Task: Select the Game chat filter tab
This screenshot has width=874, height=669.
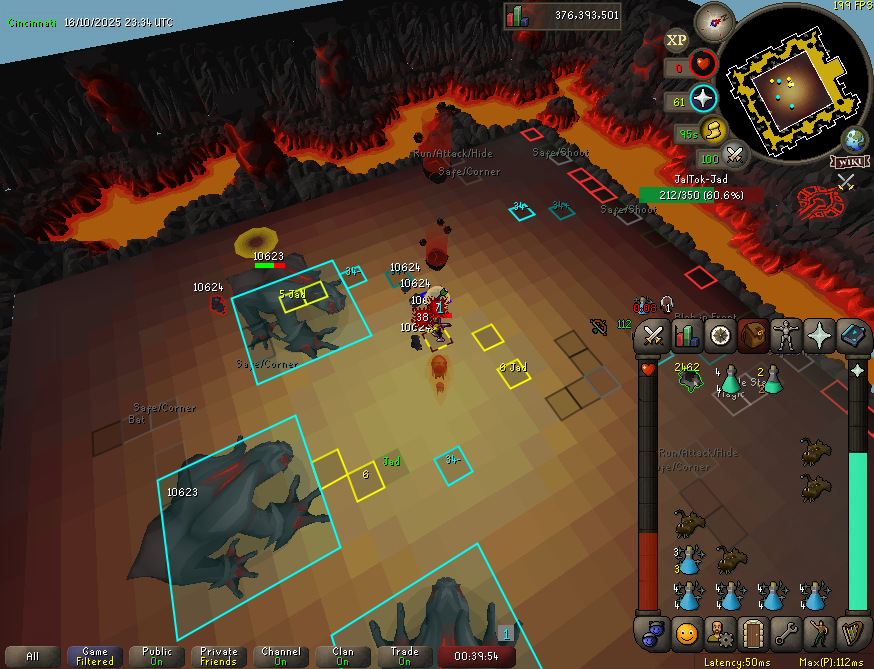Action: [x=95, y=656]
